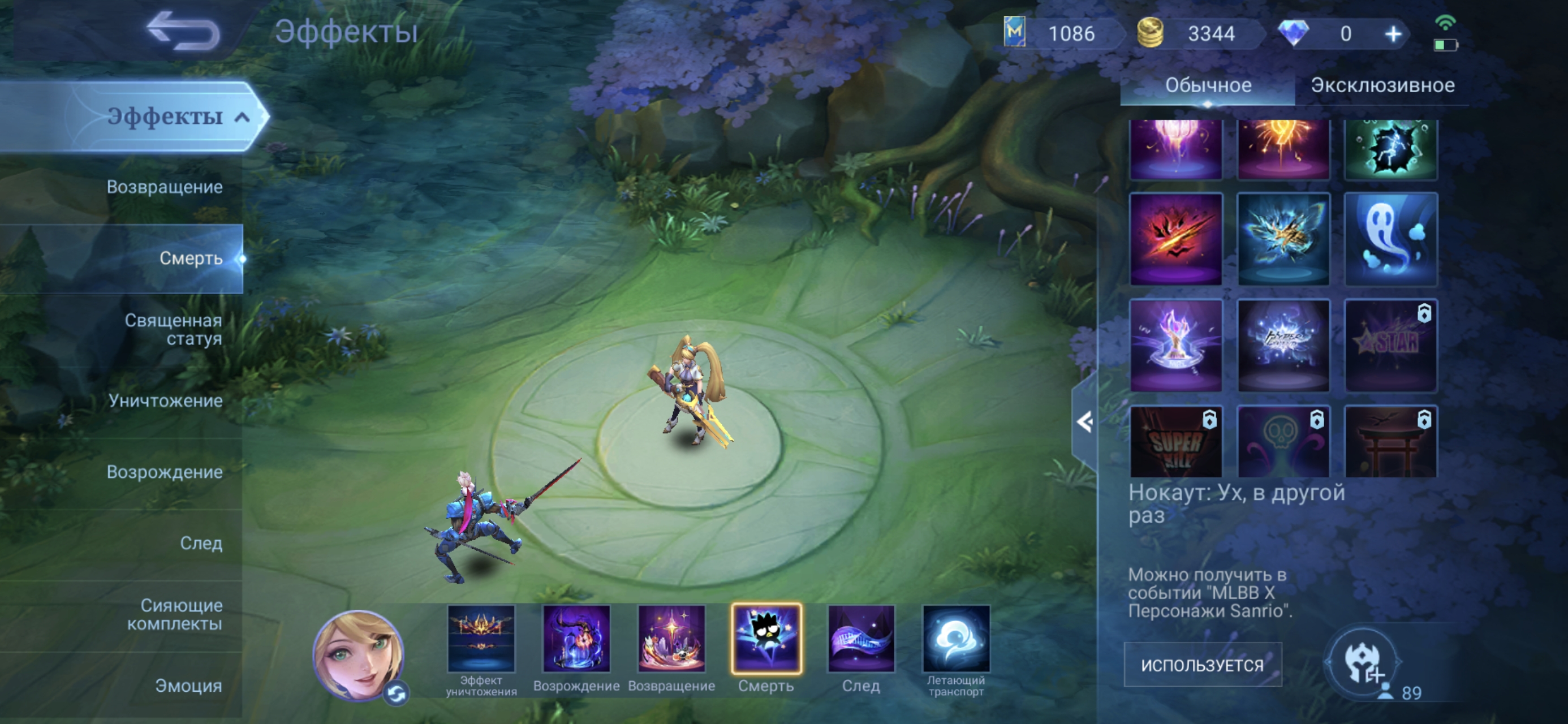Go back with the return arrow
Viewport: 1568px width, 724px height.
(183, 32)
